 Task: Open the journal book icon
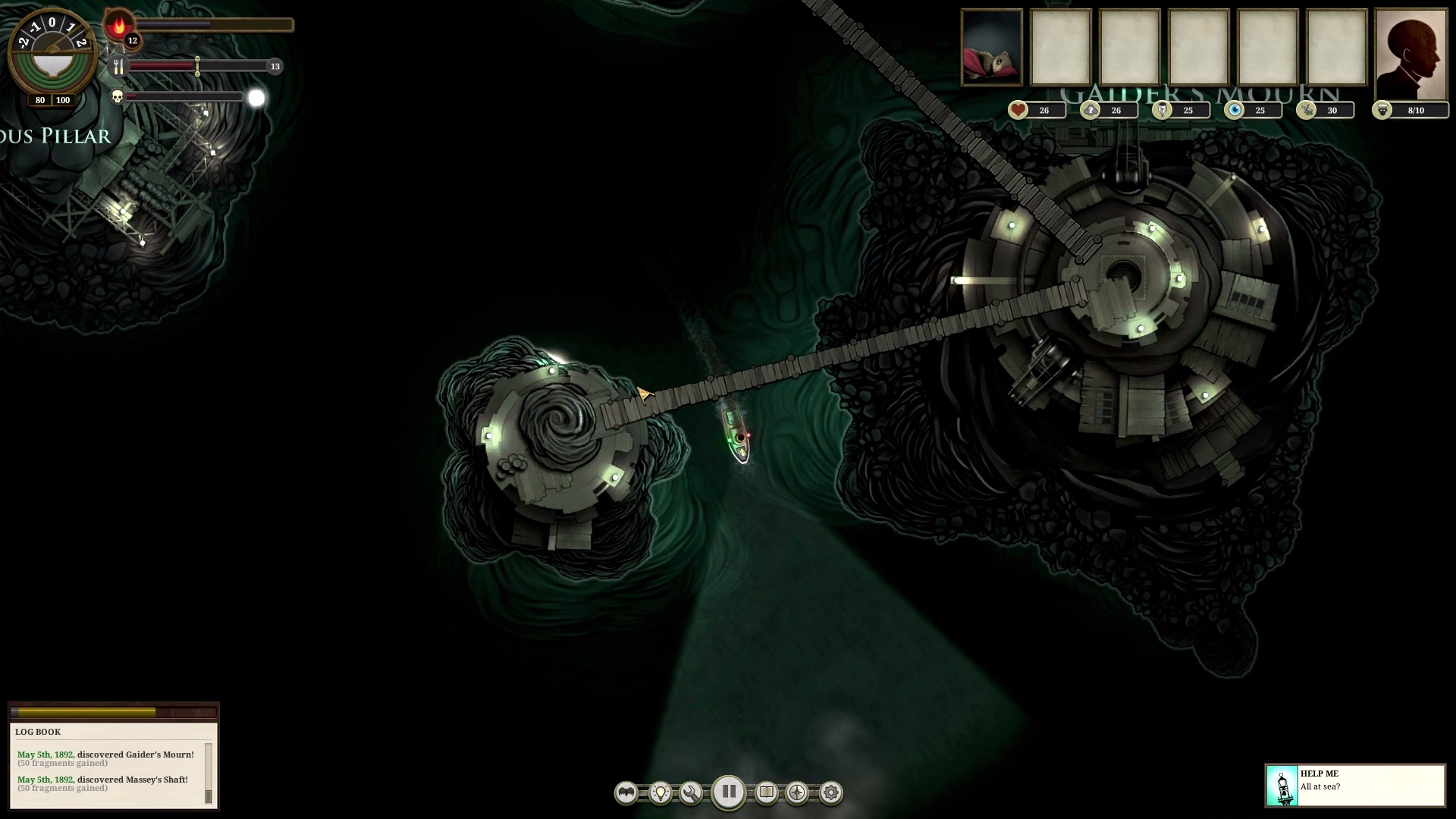[767, 793]
